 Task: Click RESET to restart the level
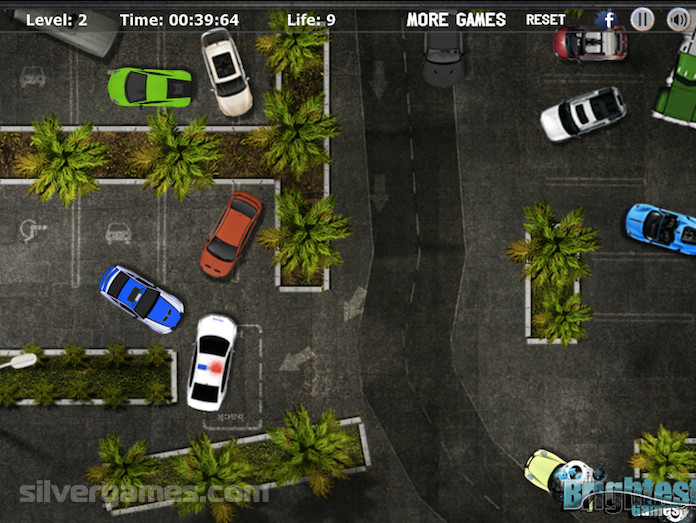point(545,19)
